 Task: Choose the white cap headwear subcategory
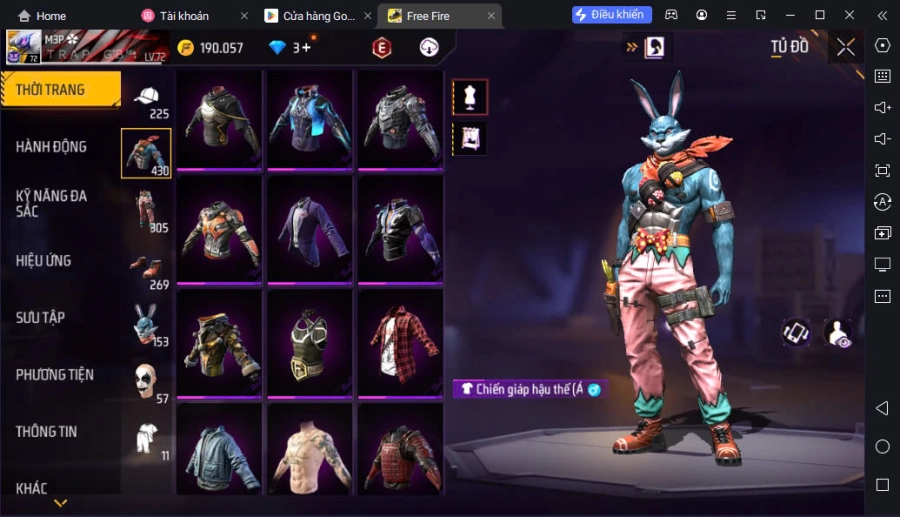tap(147, 97)
